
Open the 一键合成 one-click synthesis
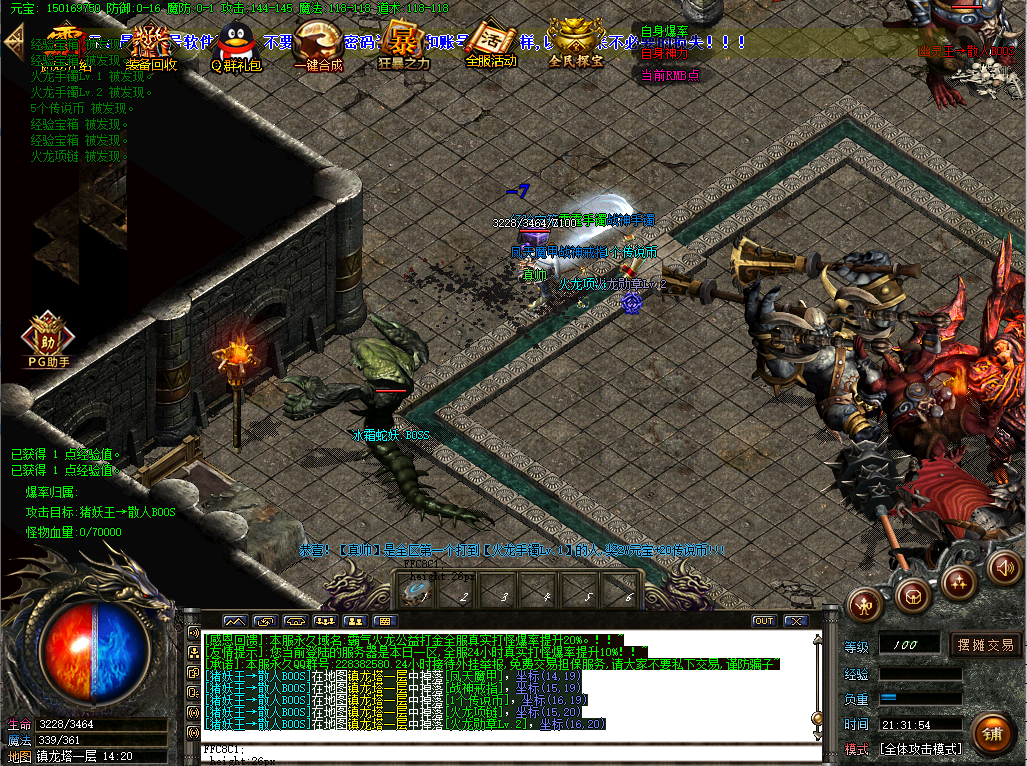(318, 47)
